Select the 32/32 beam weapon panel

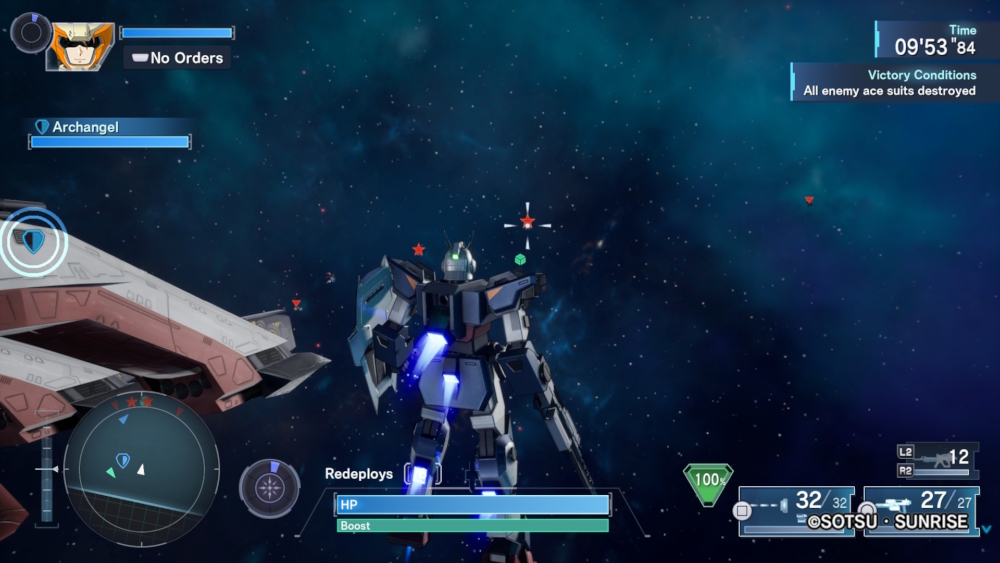(797, 510)
